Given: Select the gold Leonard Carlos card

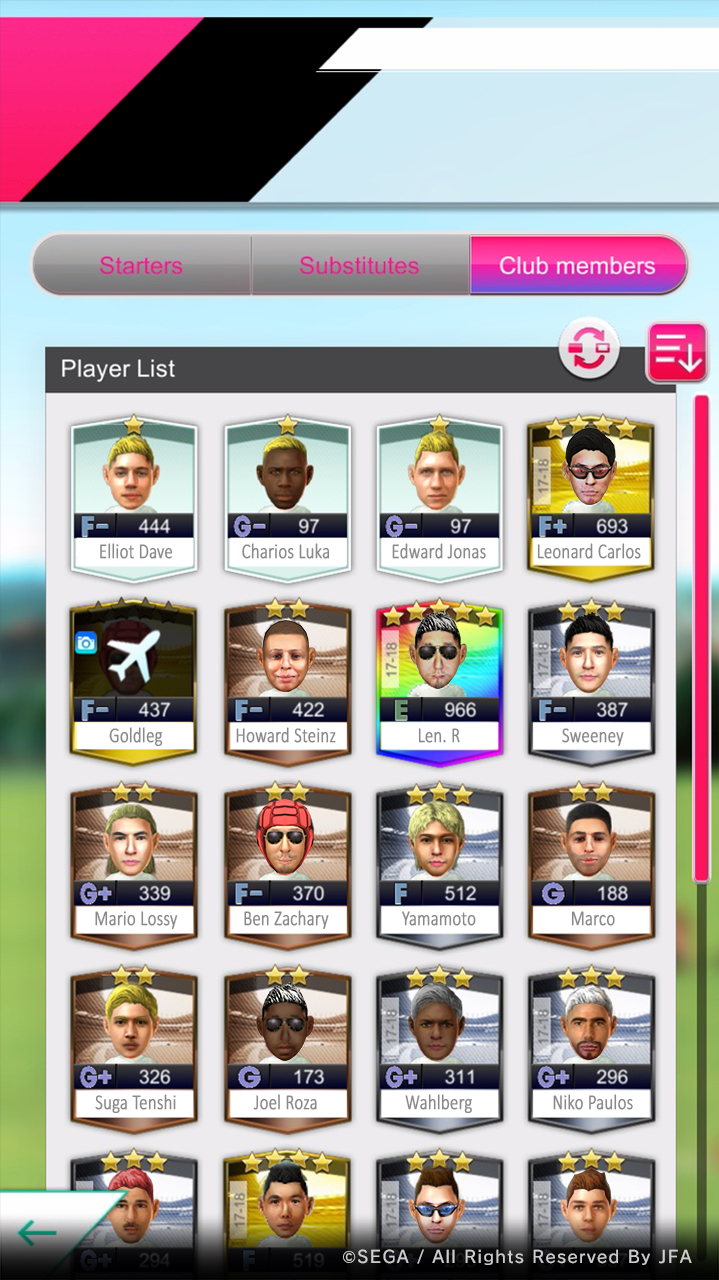Looking at the screenshot, I should point(590,497).
